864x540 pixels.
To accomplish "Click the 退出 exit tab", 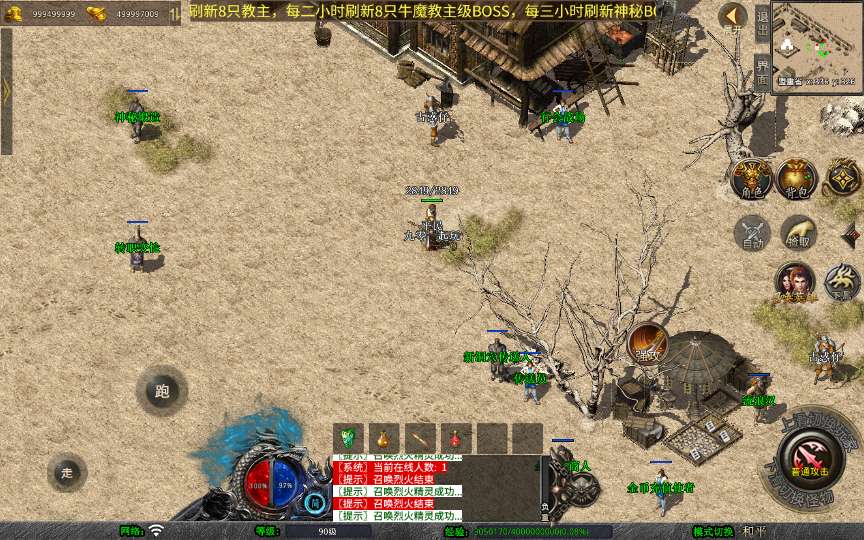I will pyautogui.click(x=762, y=21).
